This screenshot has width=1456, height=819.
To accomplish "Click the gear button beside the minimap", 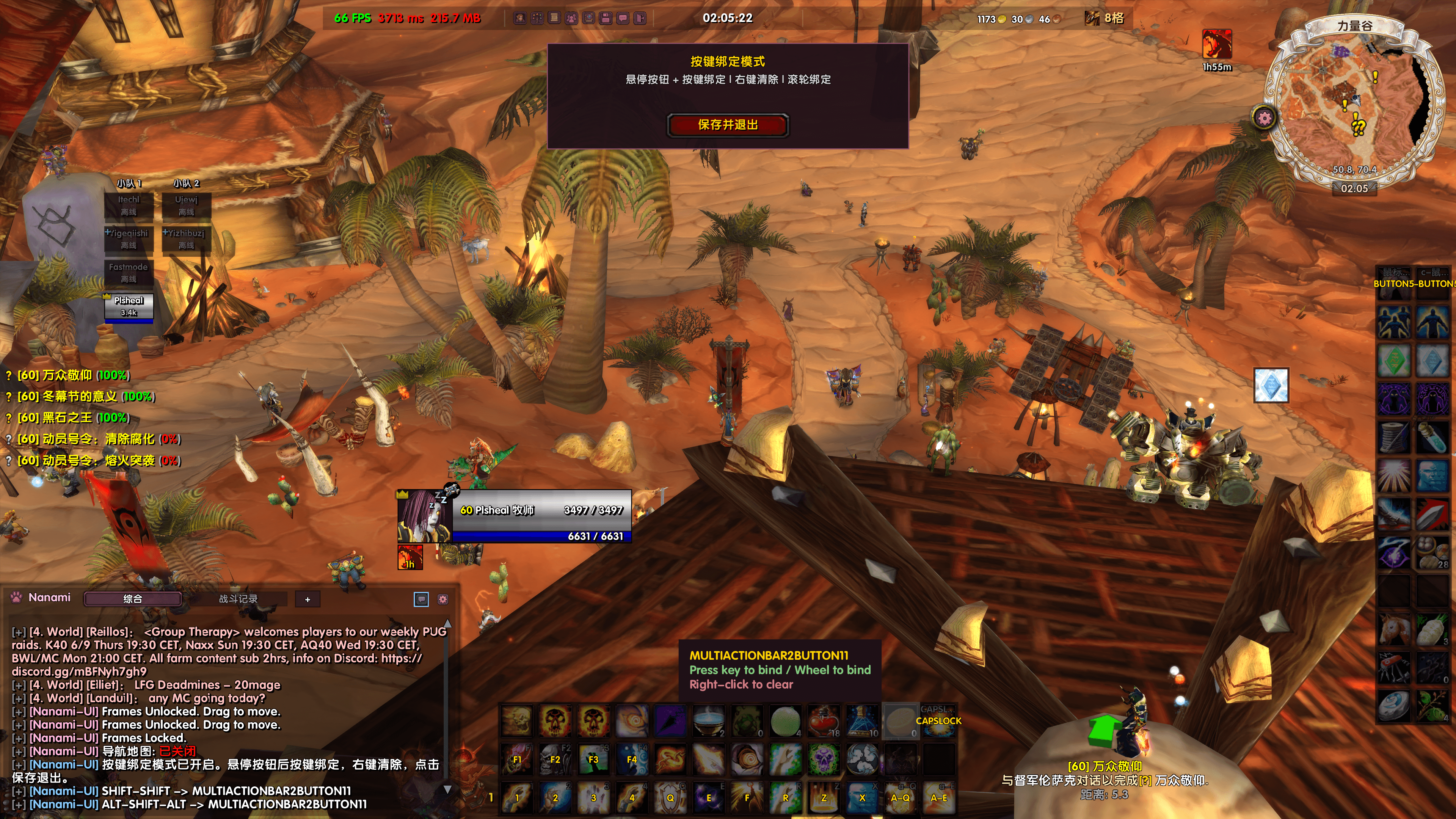I will (x=1265, y=118).
